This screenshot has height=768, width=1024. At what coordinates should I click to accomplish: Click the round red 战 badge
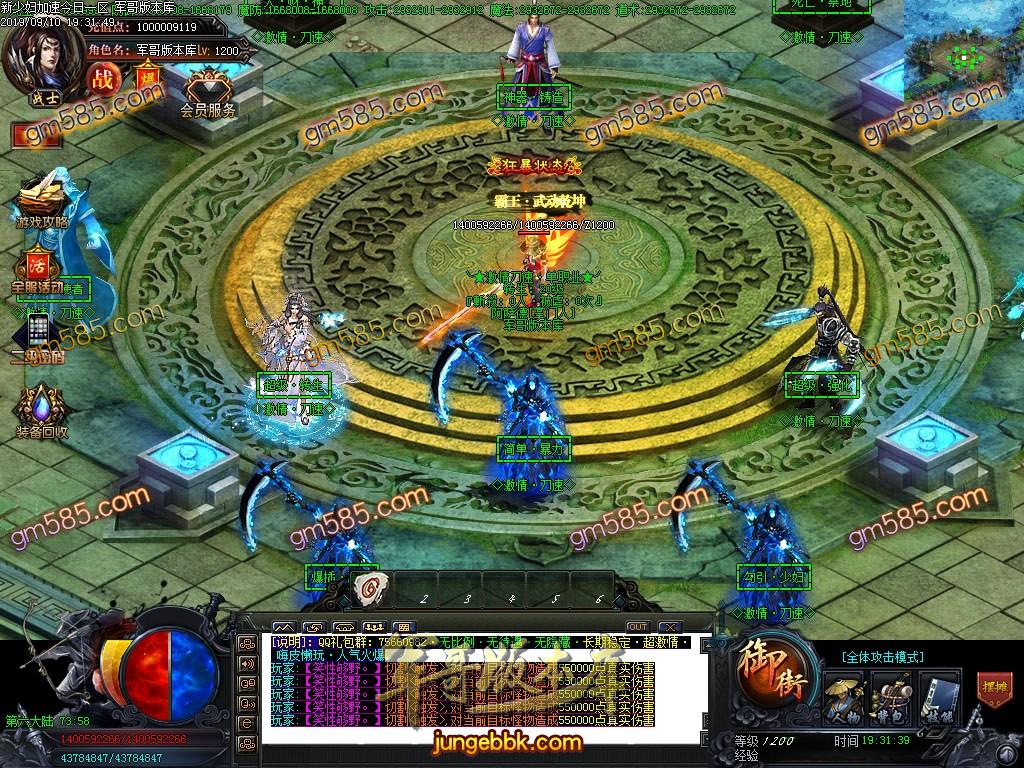click(103, 78)
